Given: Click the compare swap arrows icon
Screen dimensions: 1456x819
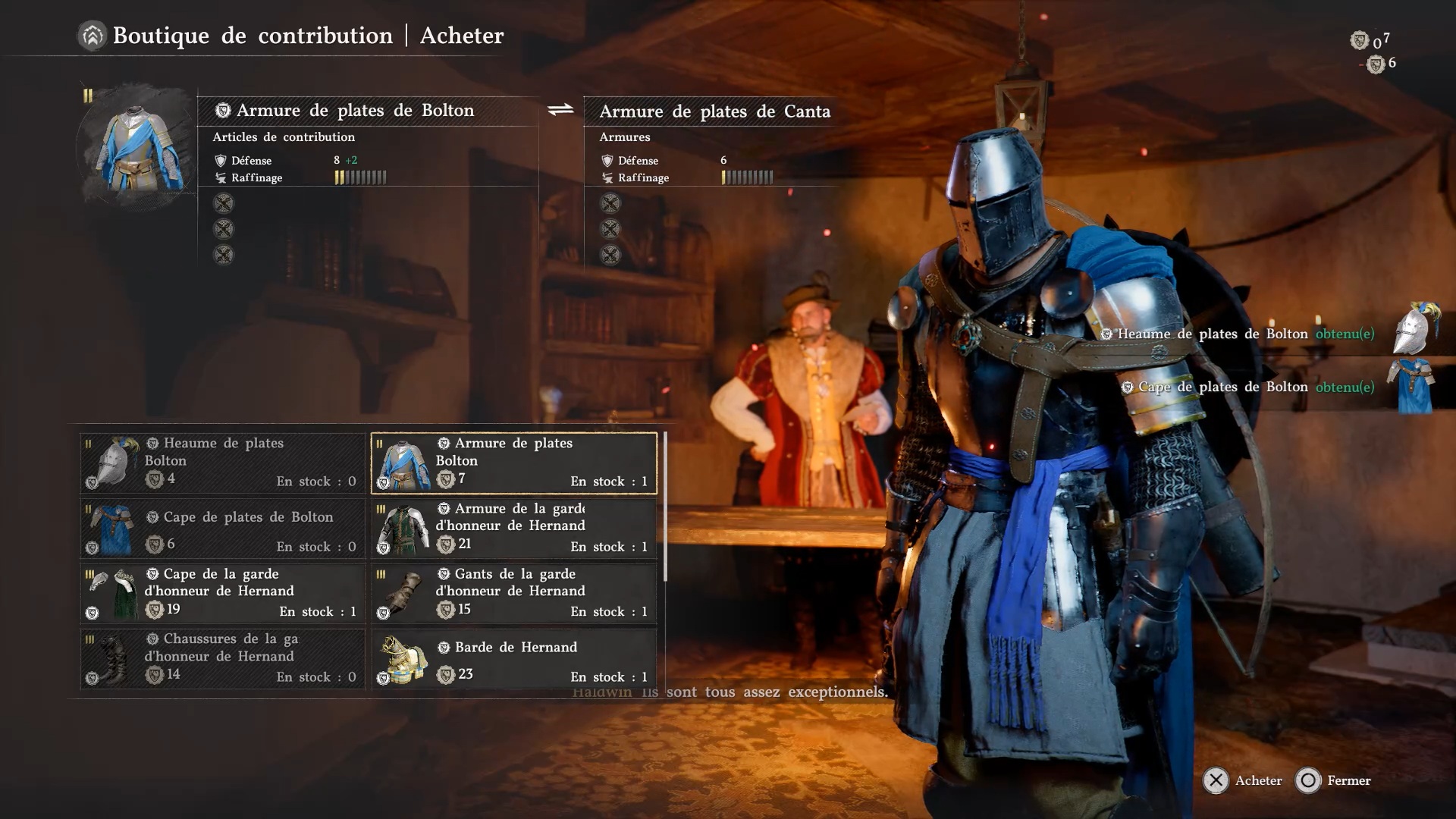Looking at the screenshot, I should (x=560, y=111).
